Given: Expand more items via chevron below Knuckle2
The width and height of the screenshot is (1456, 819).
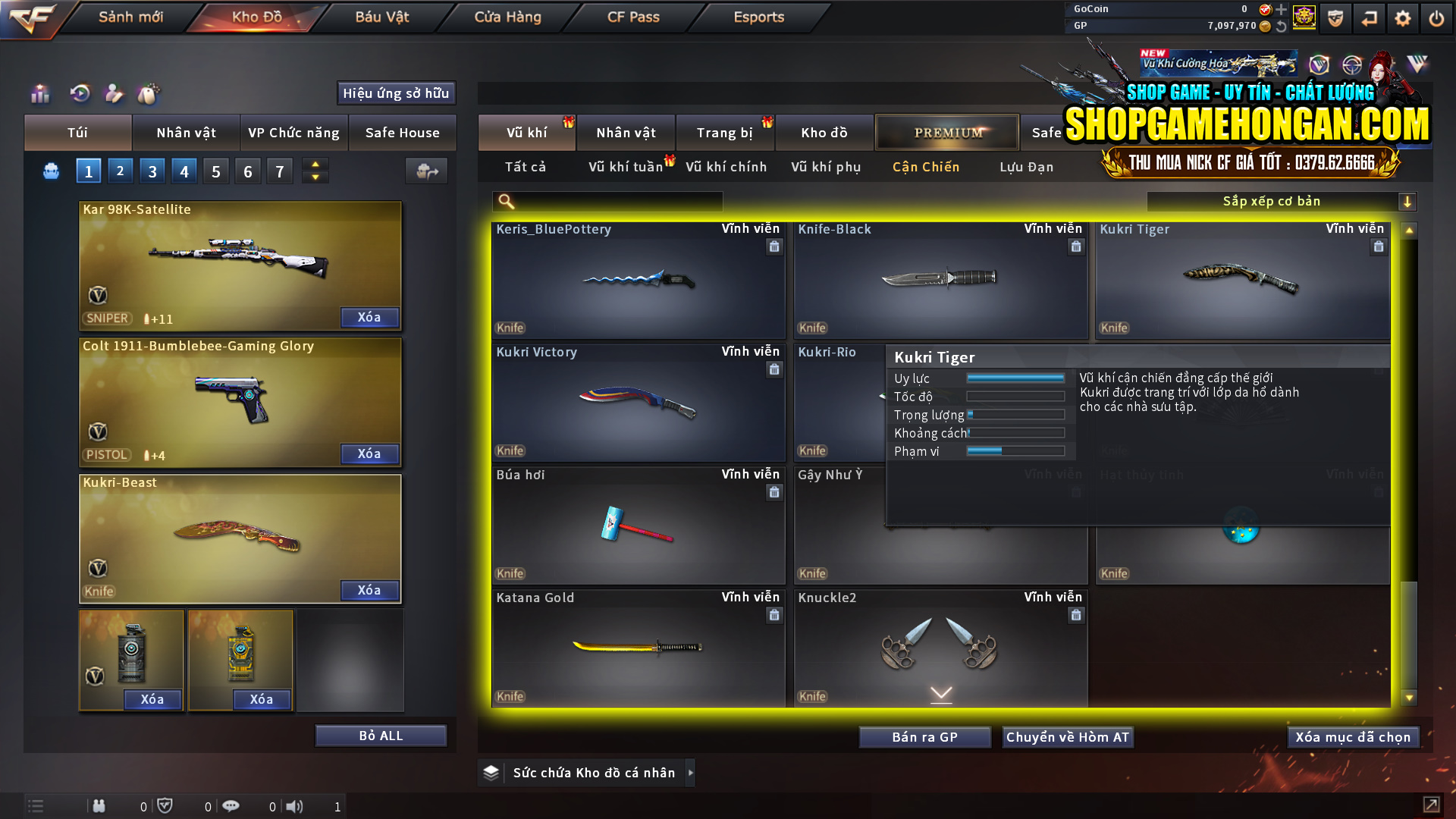Looking at the screenshot, I should (x=941, y=694).
